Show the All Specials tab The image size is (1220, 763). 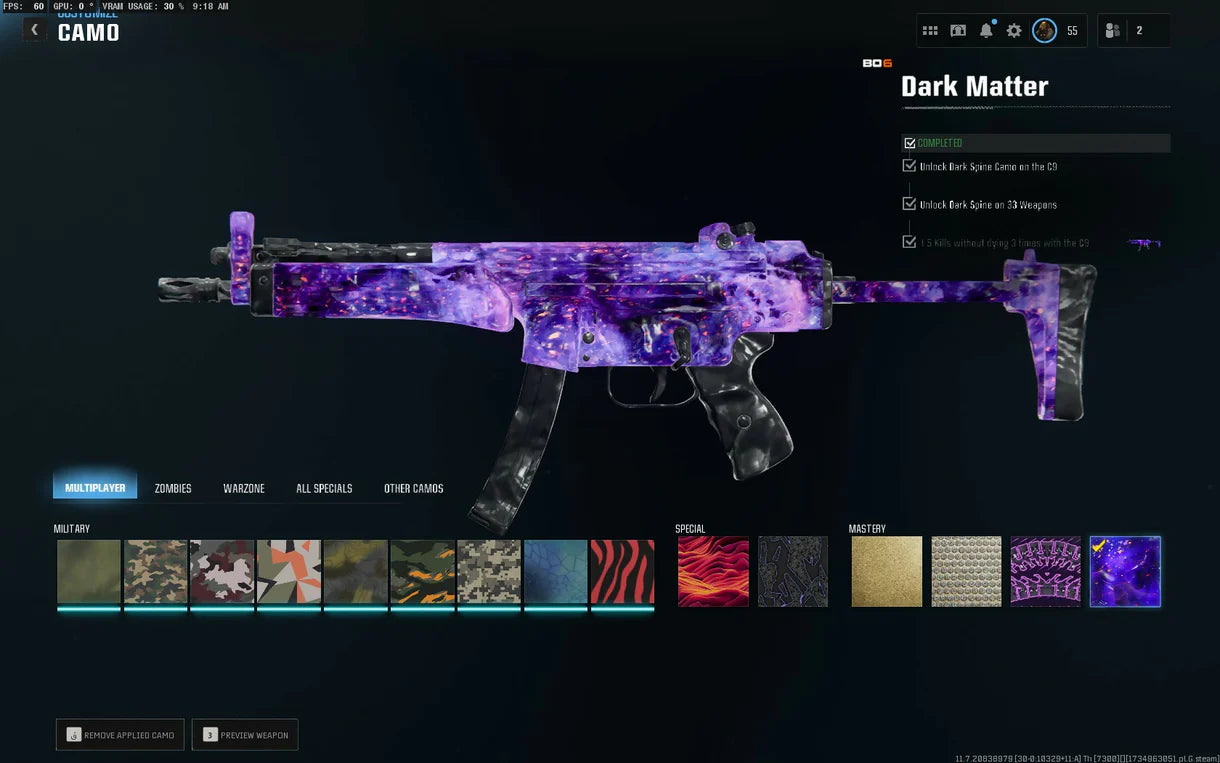coord(324,488)
